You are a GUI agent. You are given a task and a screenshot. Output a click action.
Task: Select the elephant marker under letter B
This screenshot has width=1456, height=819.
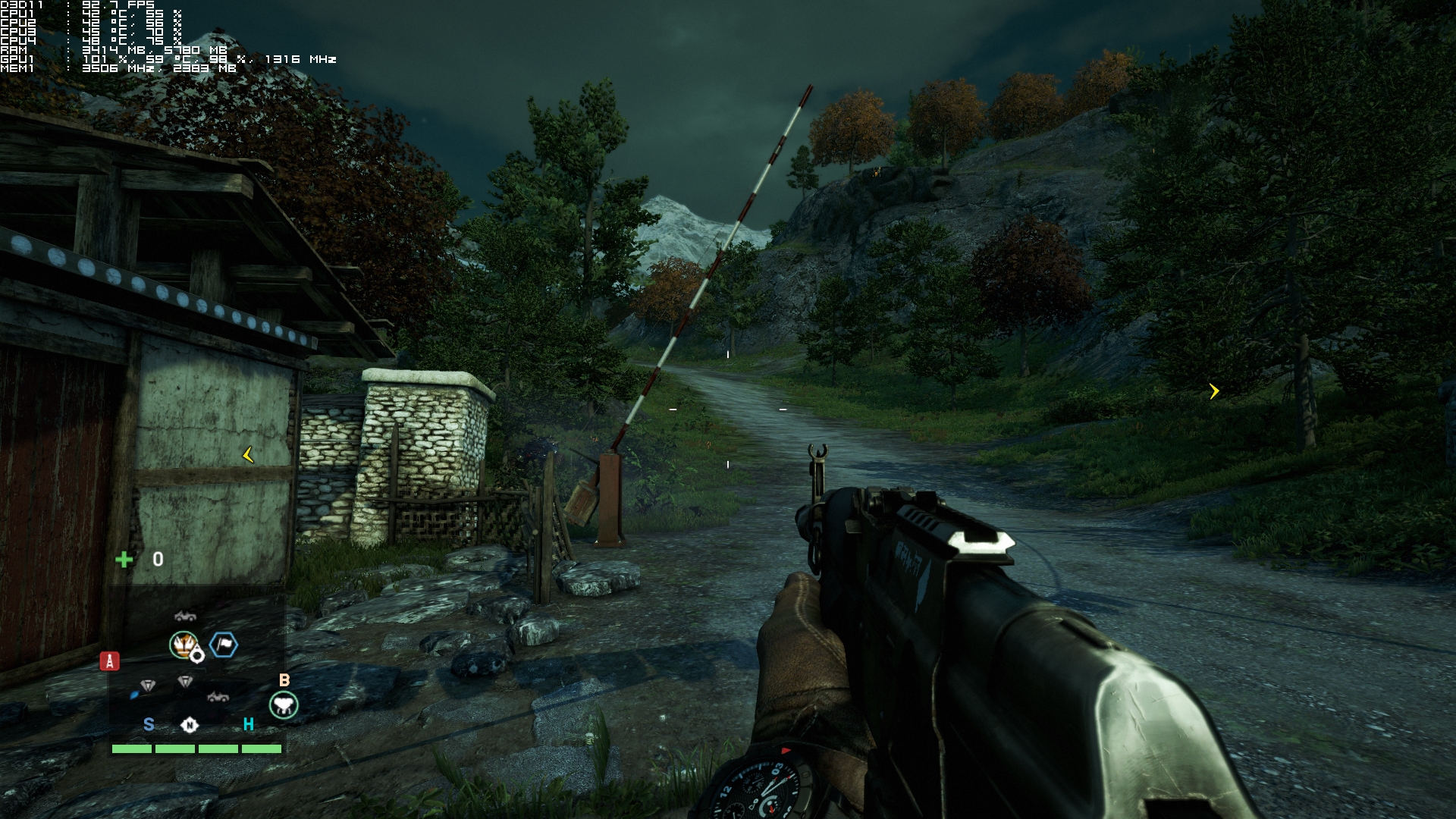pos(284,705)
